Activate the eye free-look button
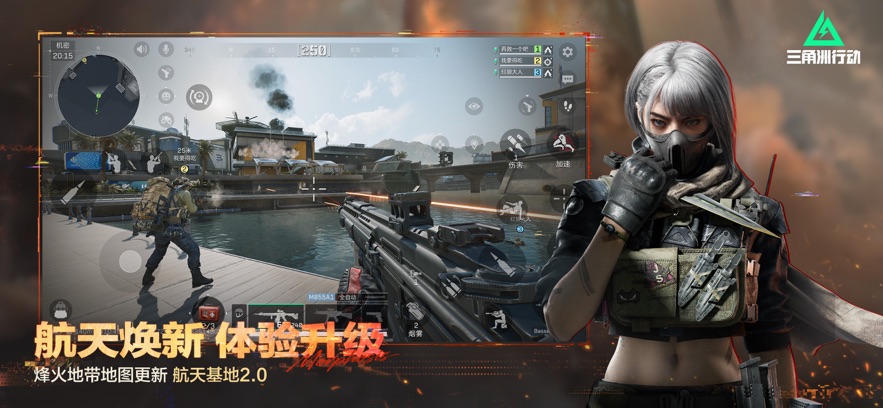This screenshot has width=883, height=408. 473,104
